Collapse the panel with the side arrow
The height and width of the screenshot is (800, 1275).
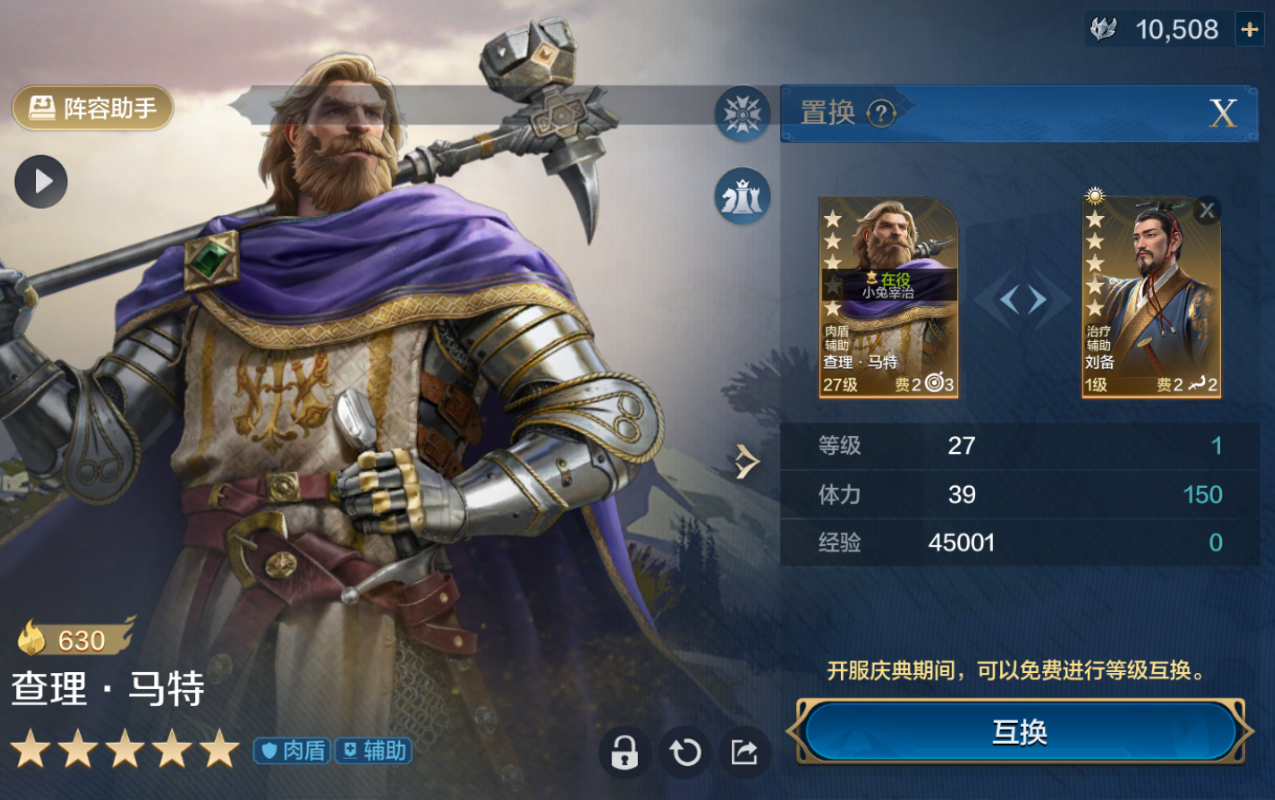coord(744,461)
